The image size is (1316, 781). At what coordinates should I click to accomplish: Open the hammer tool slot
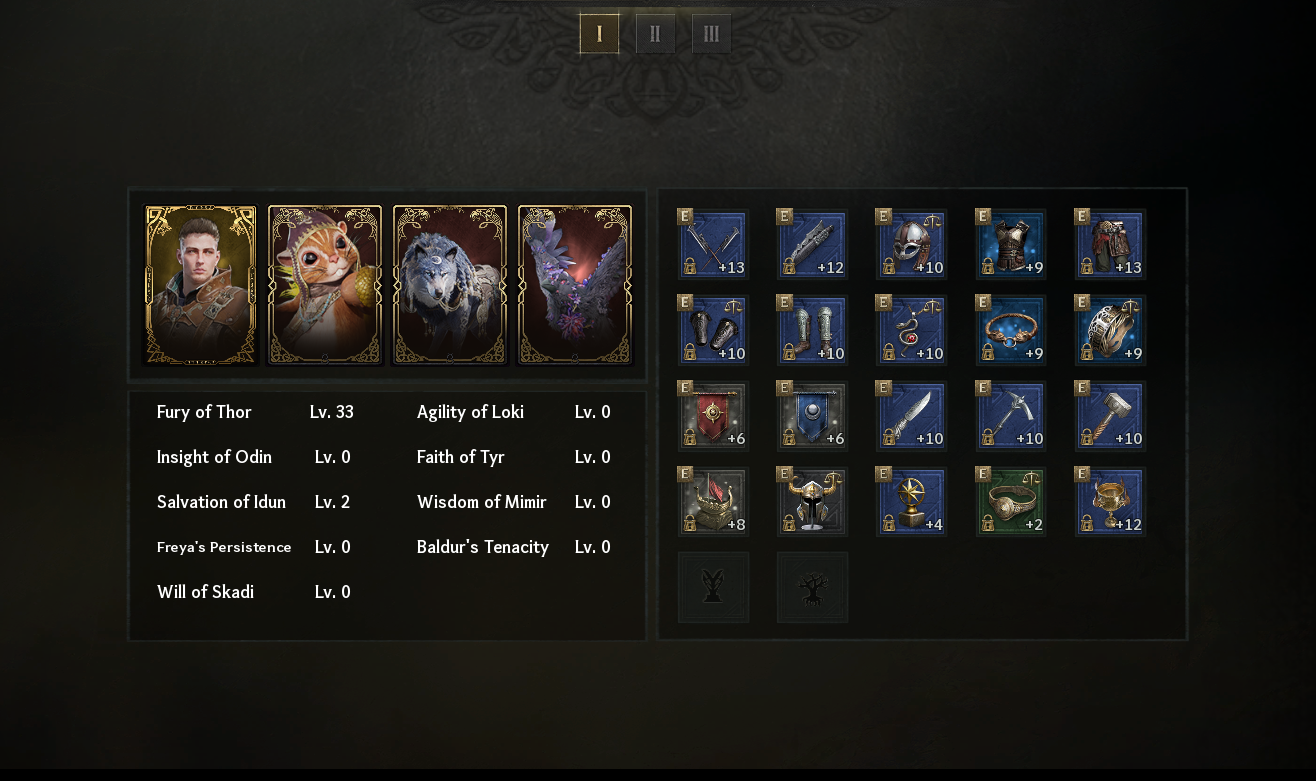tap(1110, 416)
